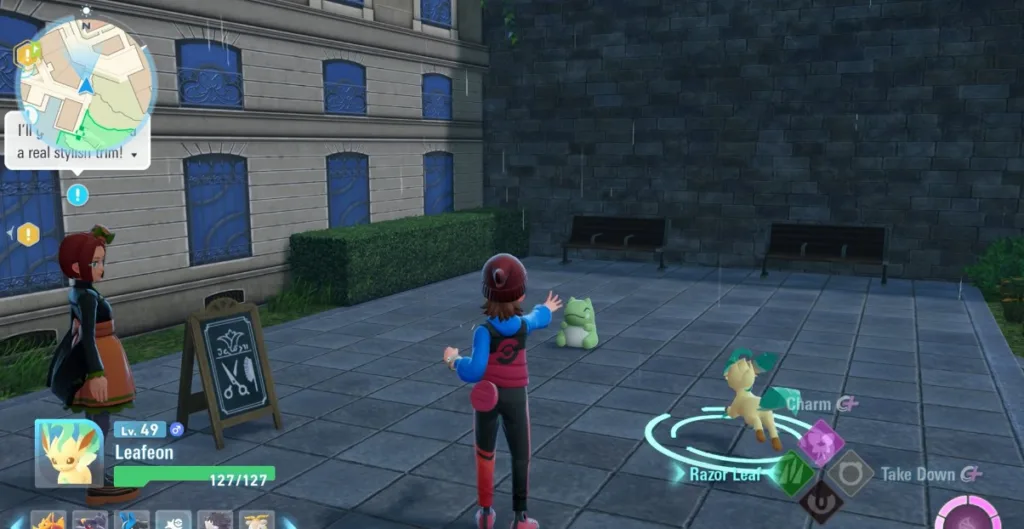Select Leafeon's portrait
The width and height of the screenshot is (1024, 529).
tap(69, 453)
